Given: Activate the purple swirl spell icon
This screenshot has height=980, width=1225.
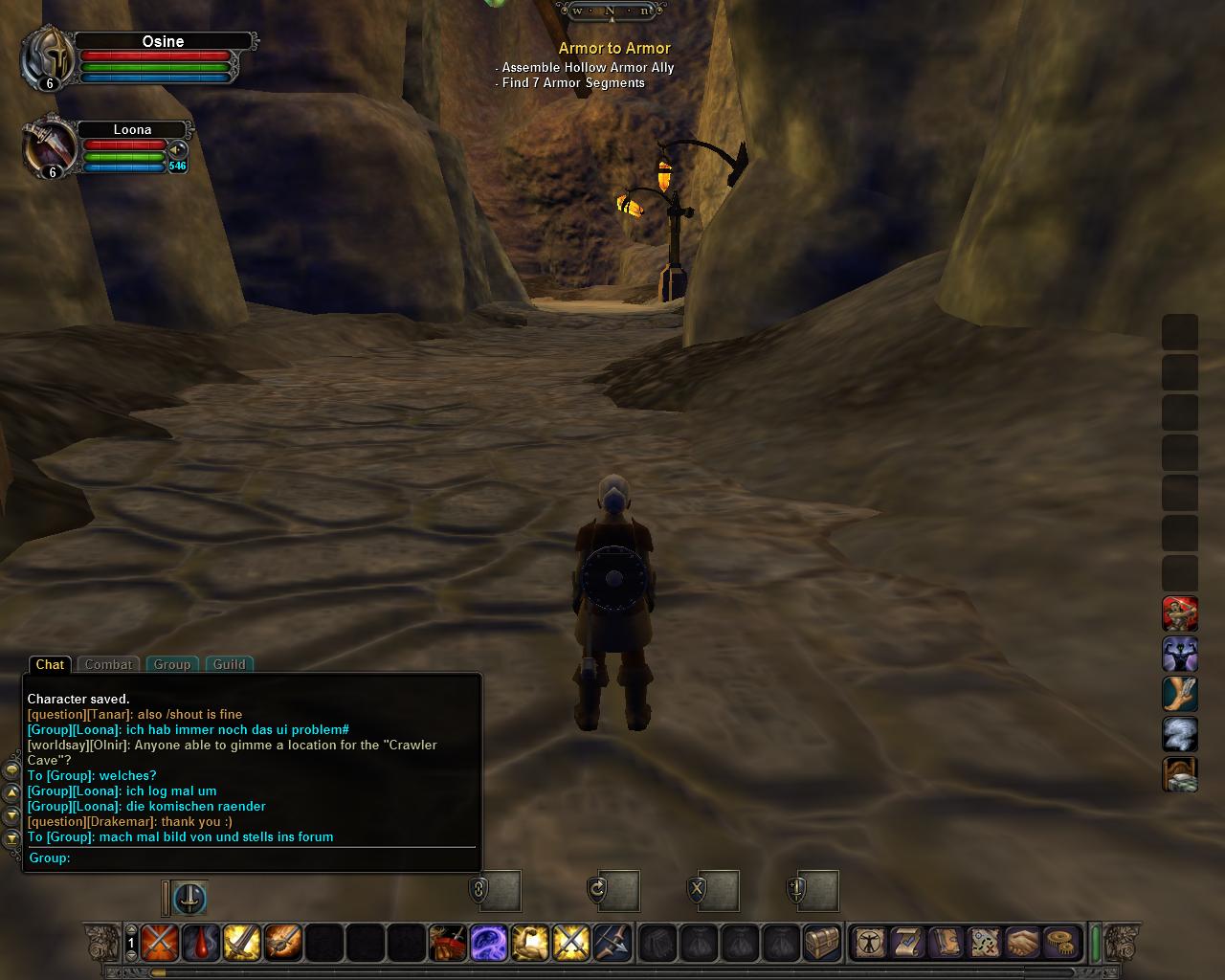Looking at the screenshot, I should (488, 943).
